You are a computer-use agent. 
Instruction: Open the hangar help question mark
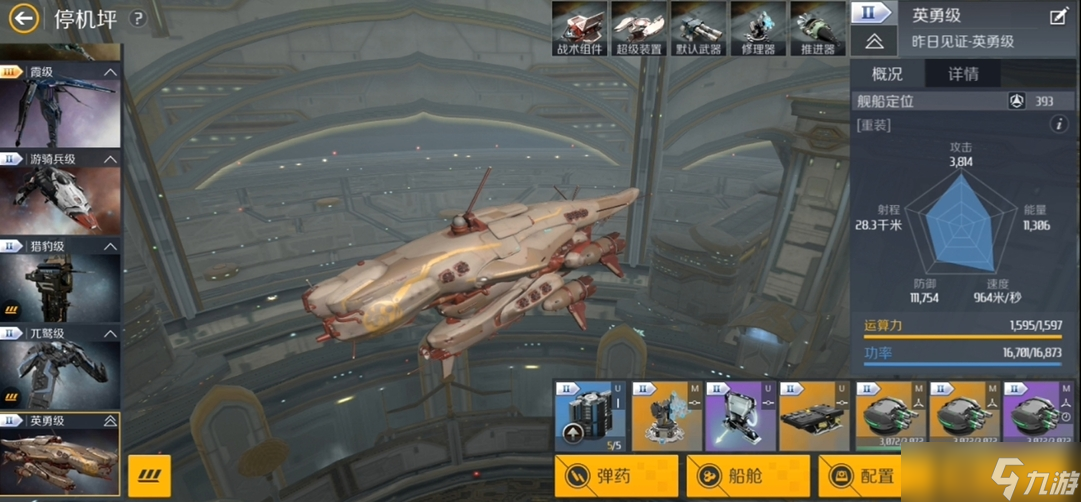138,18
